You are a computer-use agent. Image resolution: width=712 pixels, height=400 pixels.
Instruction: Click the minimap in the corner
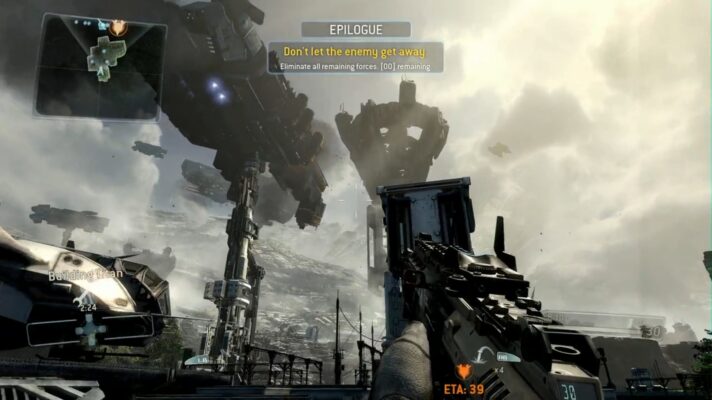(99, 66)
